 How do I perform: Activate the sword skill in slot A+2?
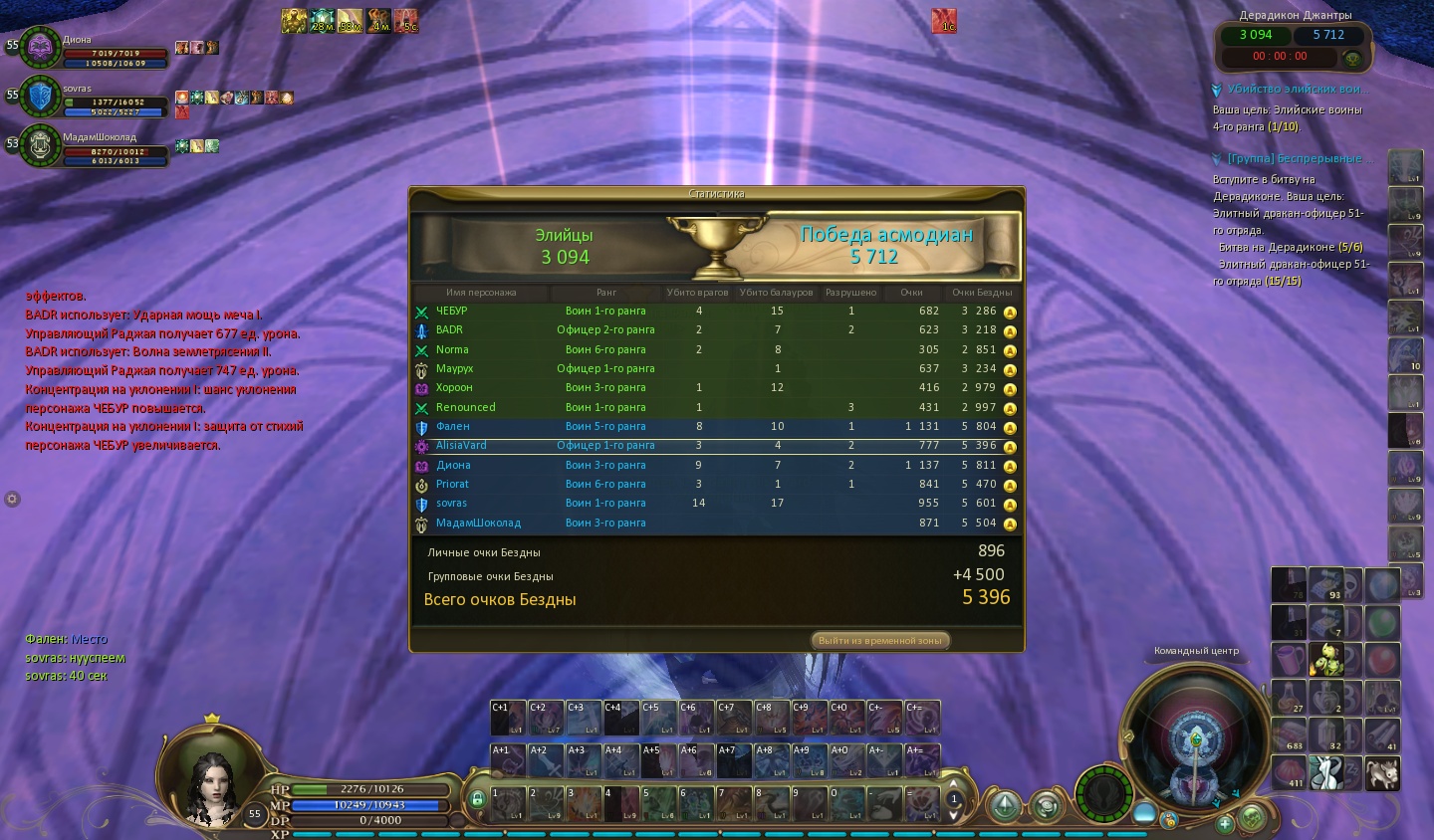coord(545,760)
